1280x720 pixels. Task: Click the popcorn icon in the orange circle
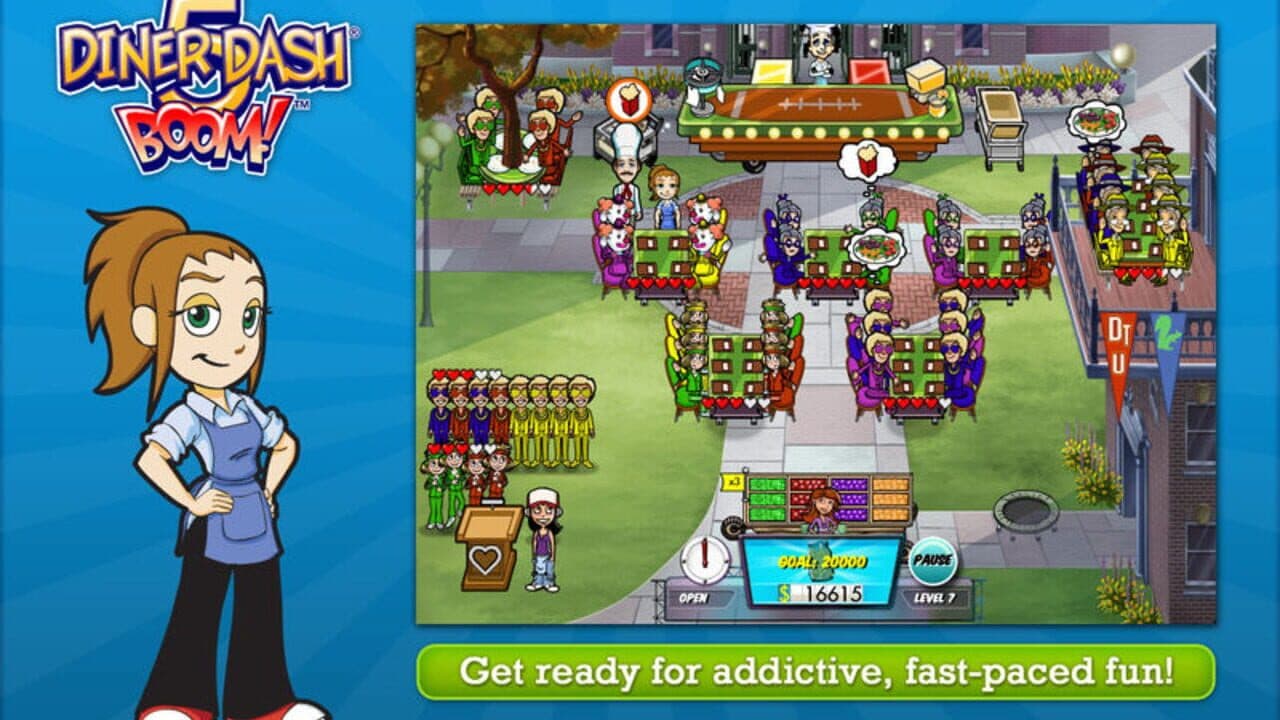pyautogui.click(x=628, y=101)
